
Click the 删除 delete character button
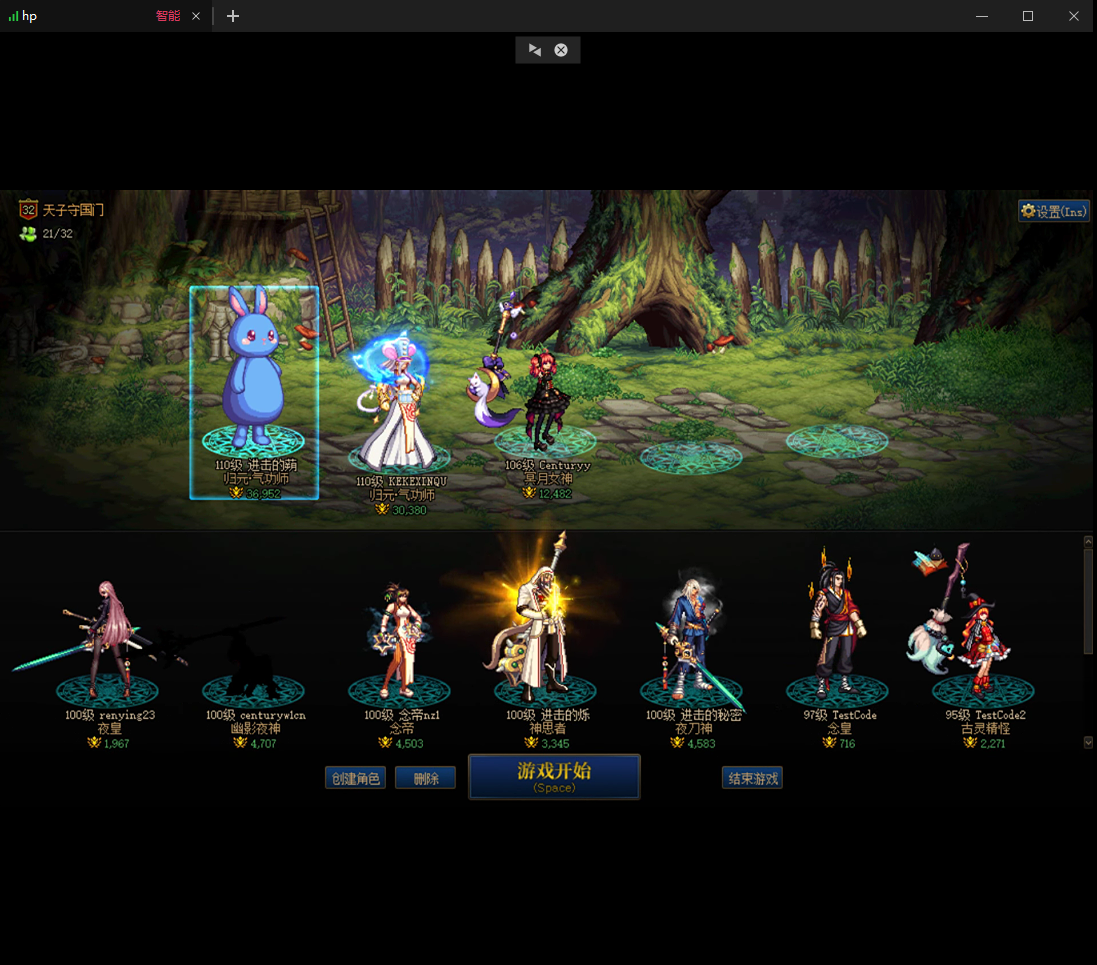pos(425,778)
